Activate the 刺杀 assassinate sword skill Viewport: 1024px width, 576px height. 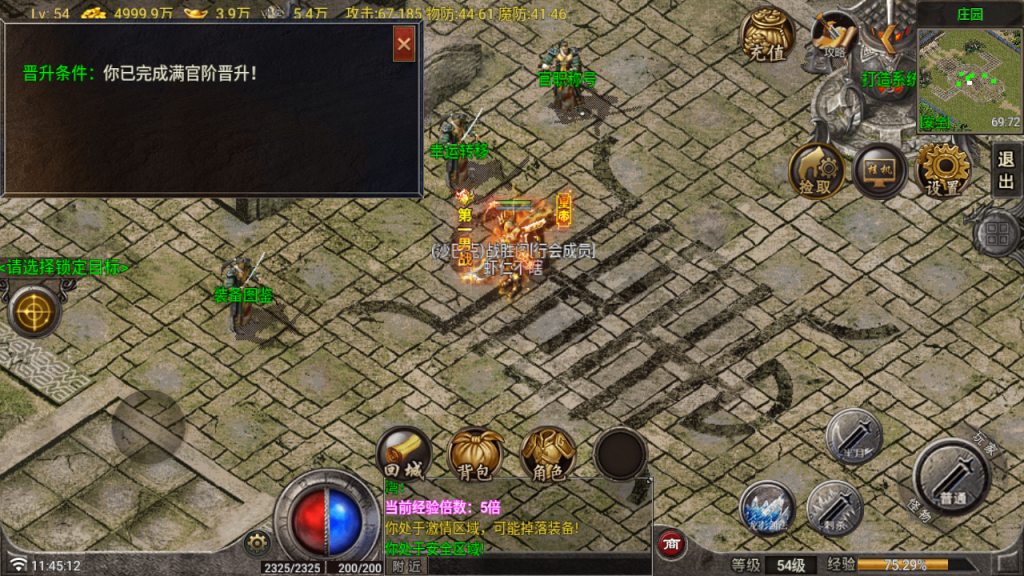click(x=834, y=507)
